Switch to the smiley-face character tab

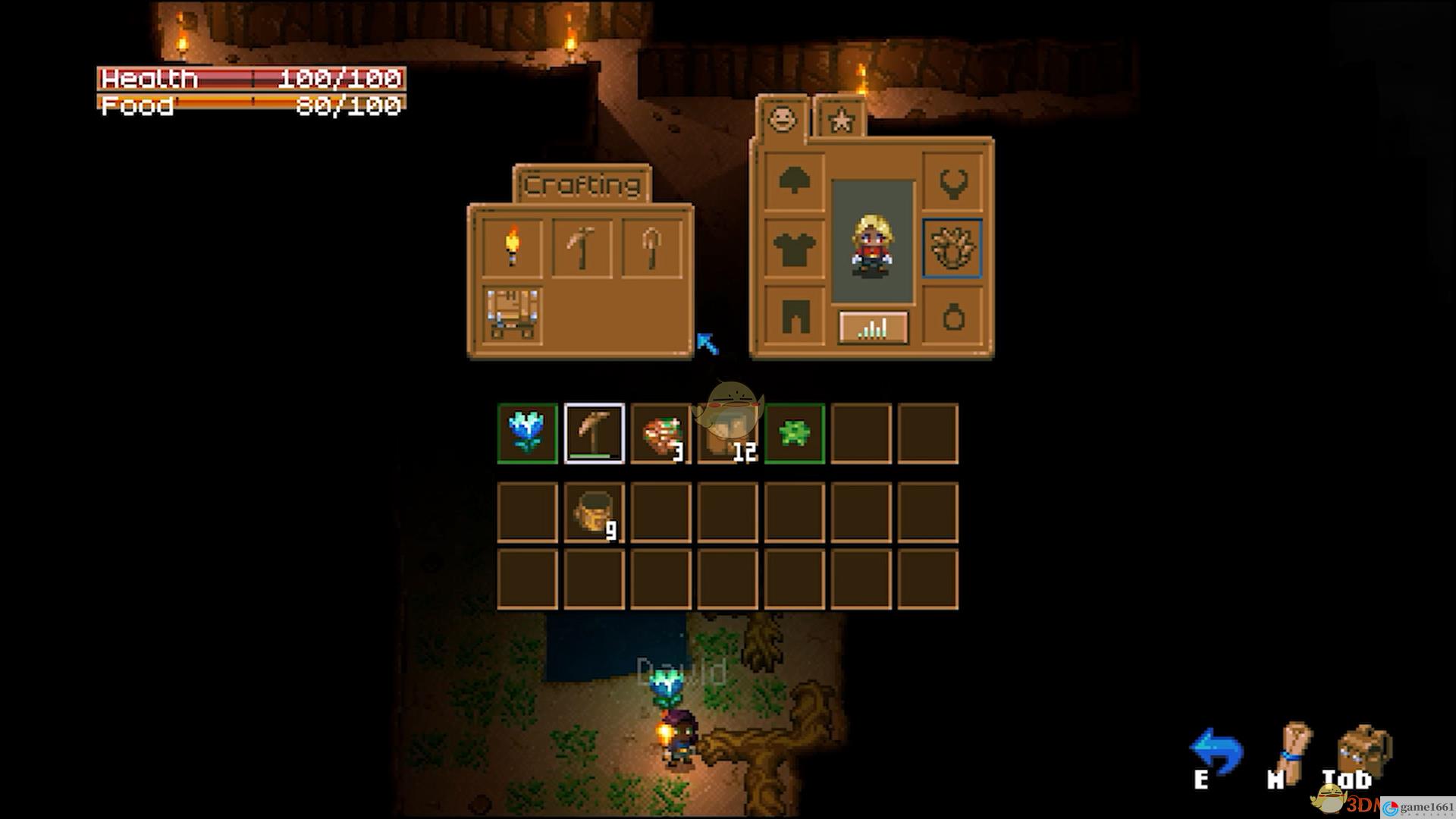pyautogui.click(x=782, y=119)
